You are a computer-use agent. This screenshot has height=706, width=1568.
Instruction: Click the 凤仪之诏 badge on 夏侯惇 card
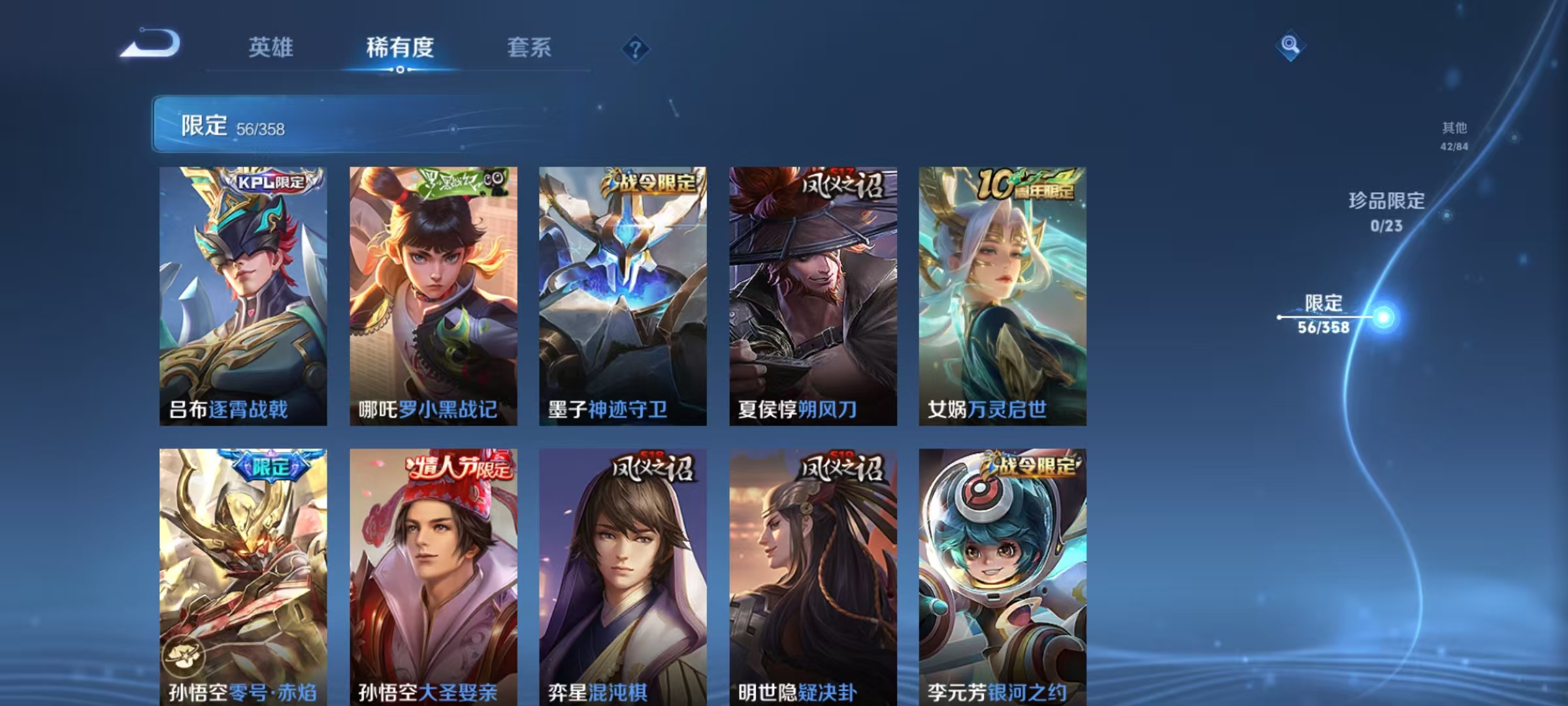coord(840,186)
